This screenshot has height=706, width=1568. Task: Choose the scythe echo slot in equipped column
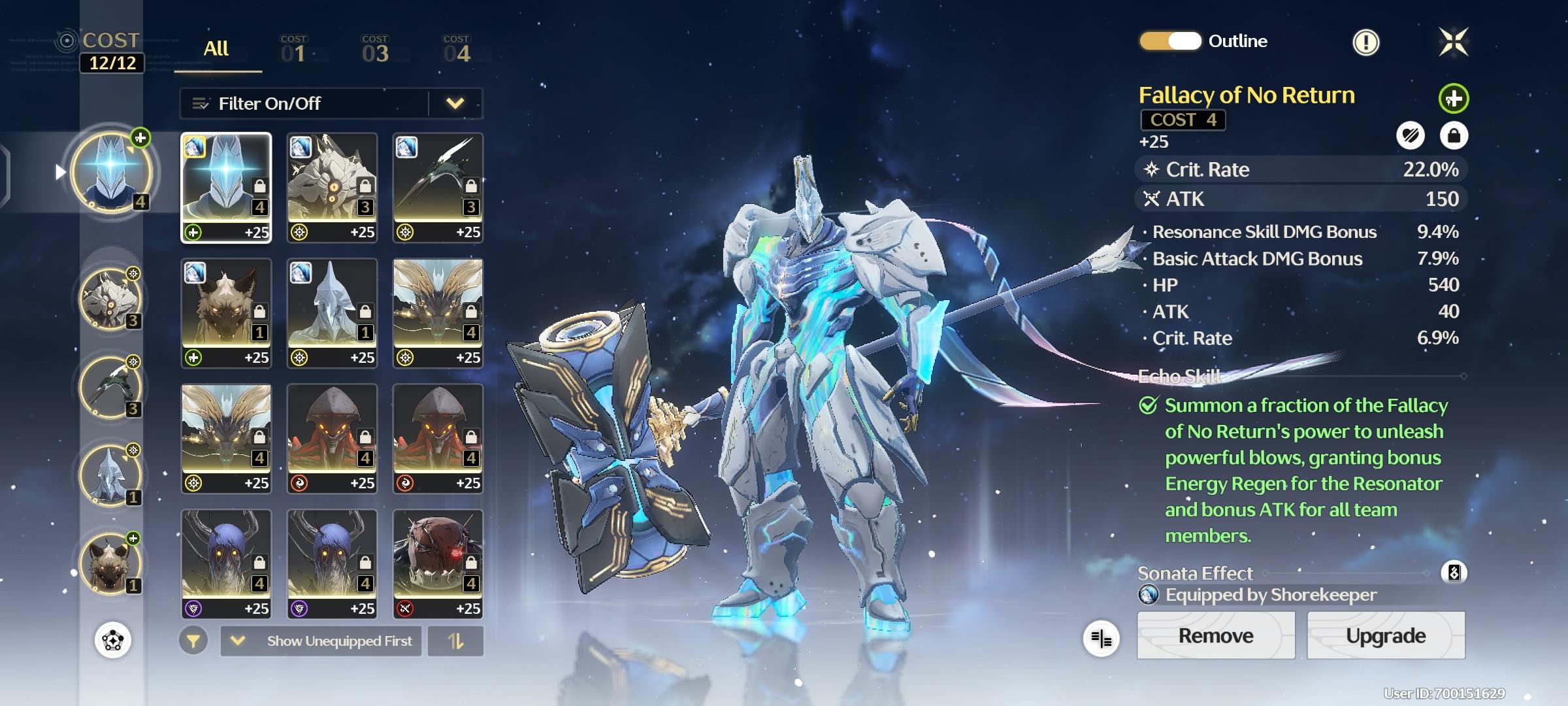click(110, 387)
